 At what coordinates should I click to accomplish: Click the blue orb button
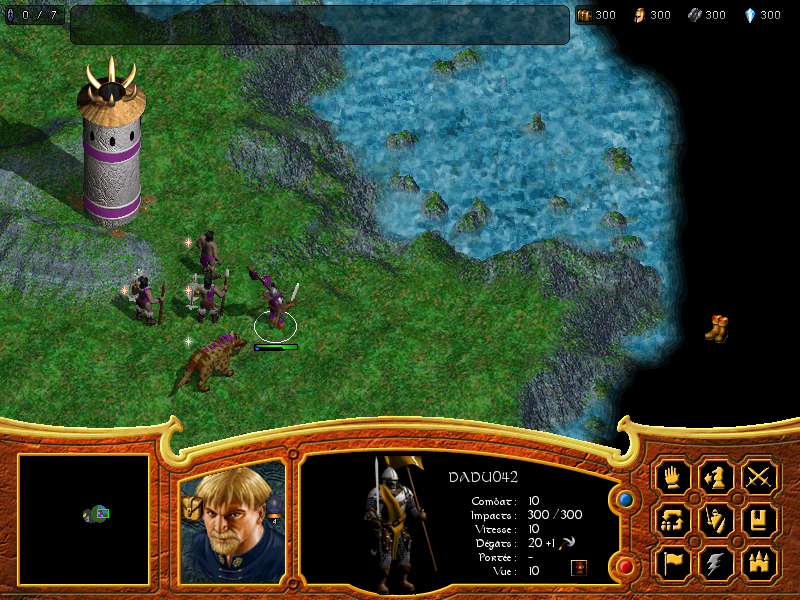(x=626, y=497)
